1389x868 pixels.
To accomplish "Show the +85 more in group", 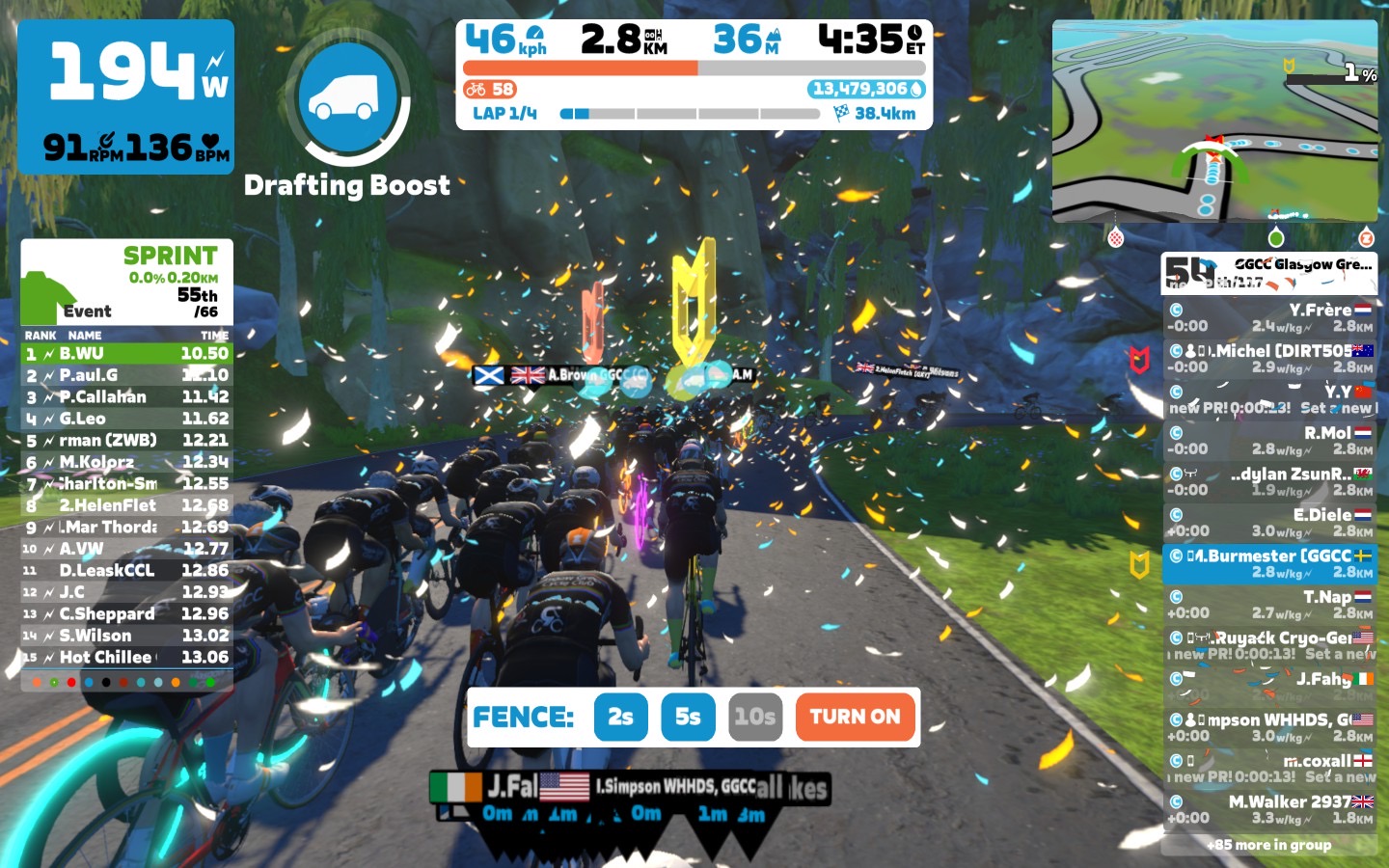I will coord(1269,845).
